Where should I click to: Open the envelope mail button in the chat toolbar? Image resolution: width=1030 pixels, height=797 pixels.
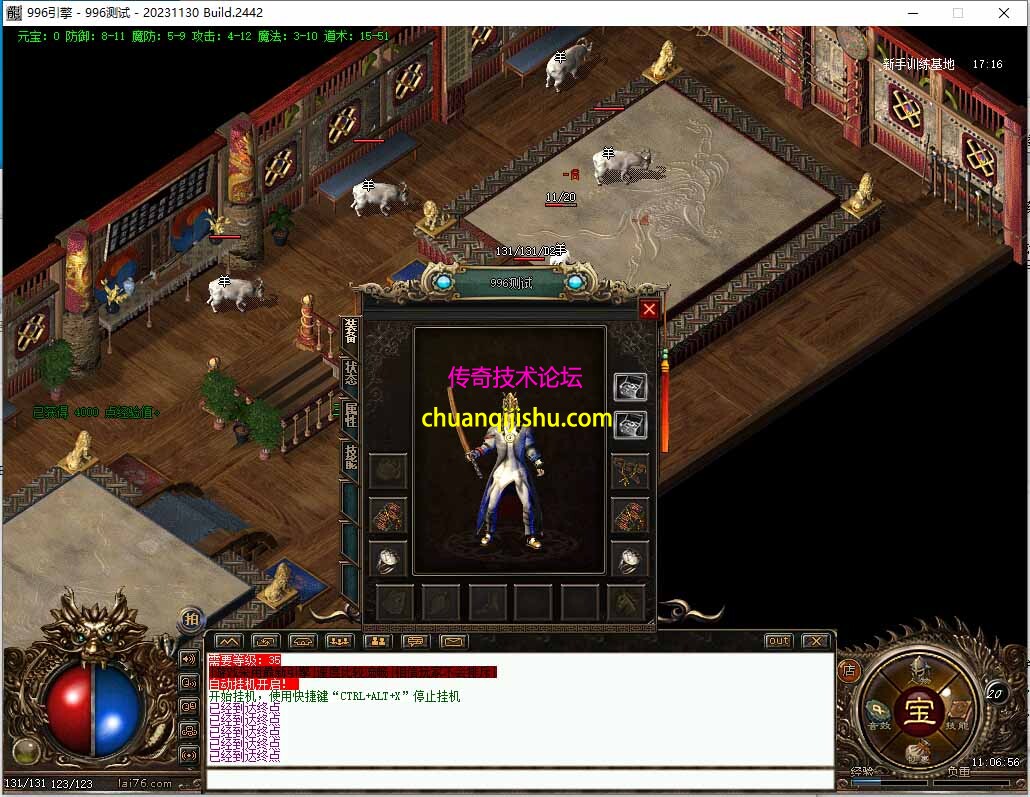pos(454,641)
